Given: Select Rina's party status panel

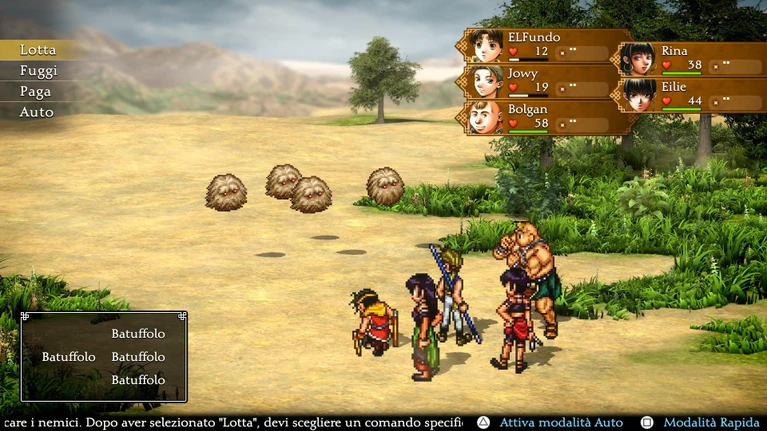Looking at the screenshot, I should pyautogui.click(x=692, y=59).
